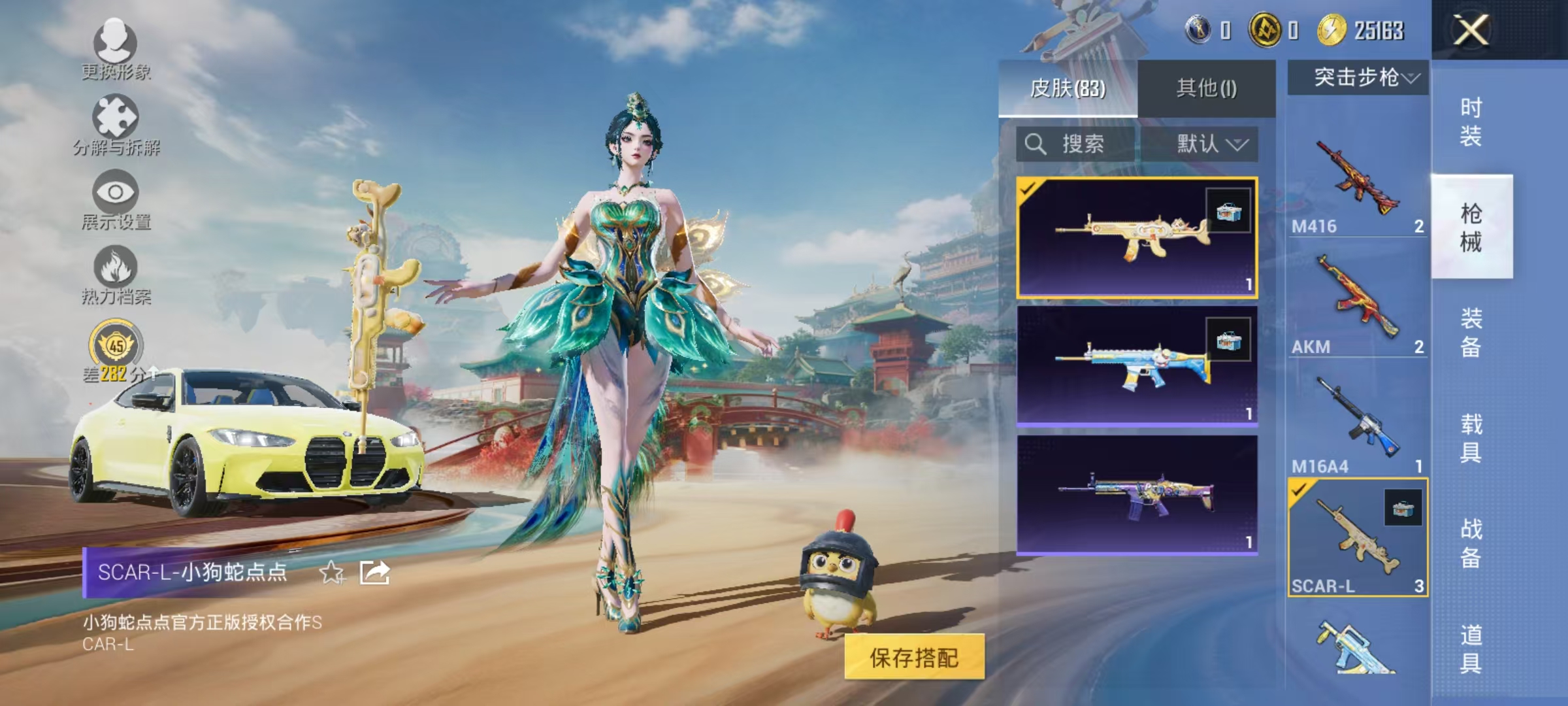View the 热力档案 heat profile
Viewport: 1568px width, 706px height.
(116, 281)
